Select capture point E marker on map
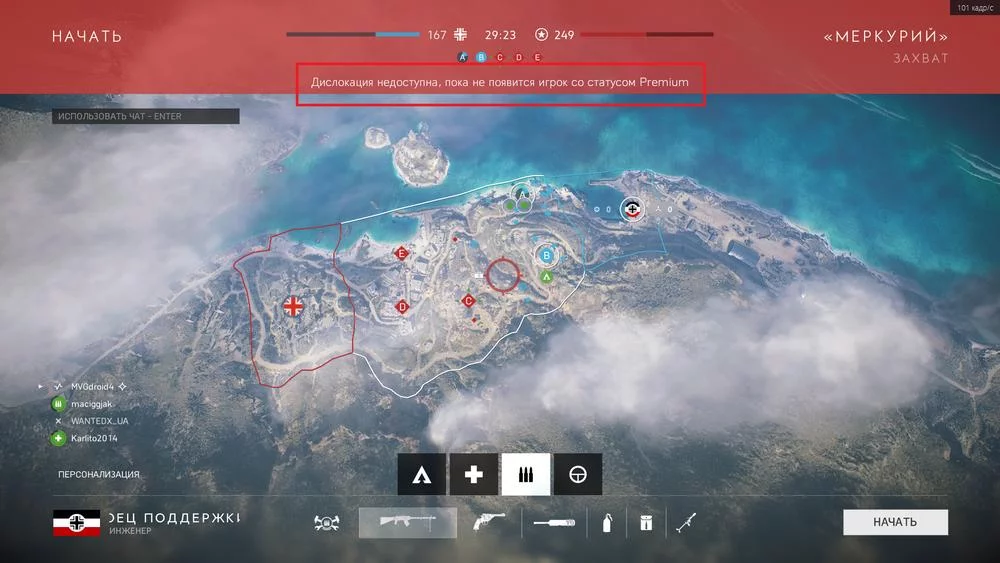The height and width of the screenshot is (563, 1000). point(401,254)
